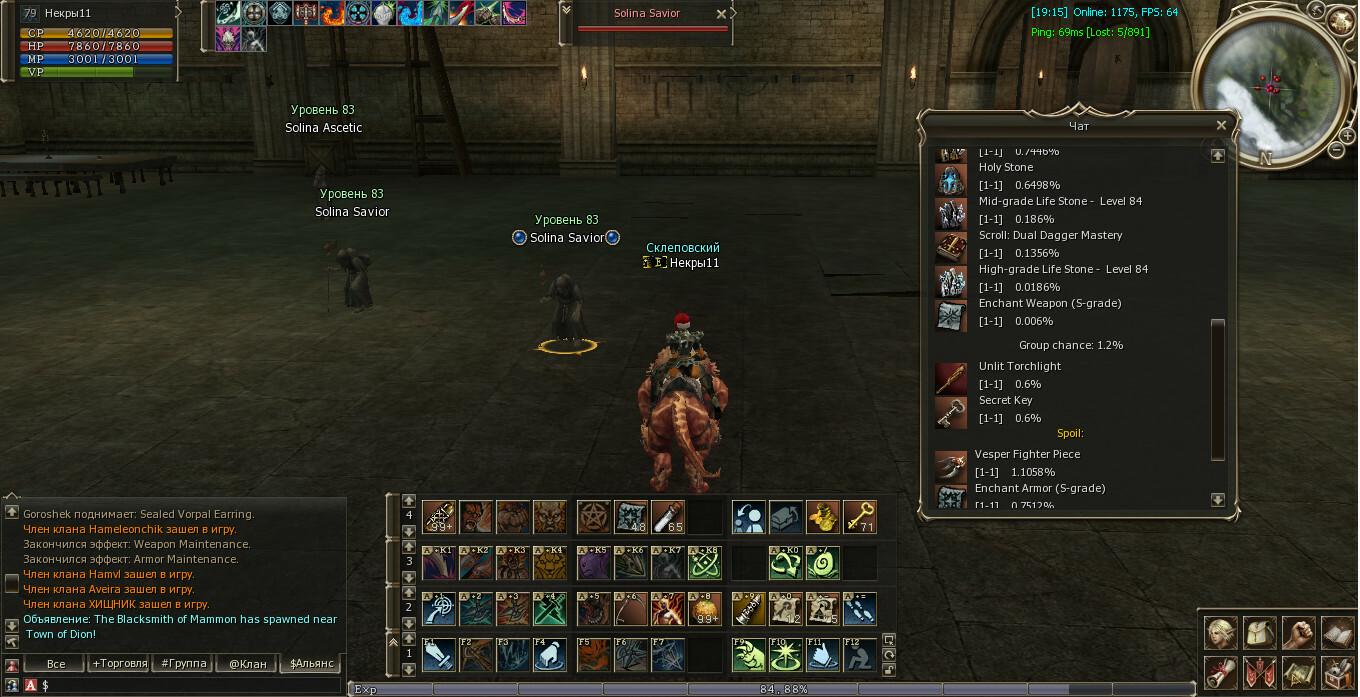Open the +Торговля chat tab
1360x697 pixels.
(119, 663)
